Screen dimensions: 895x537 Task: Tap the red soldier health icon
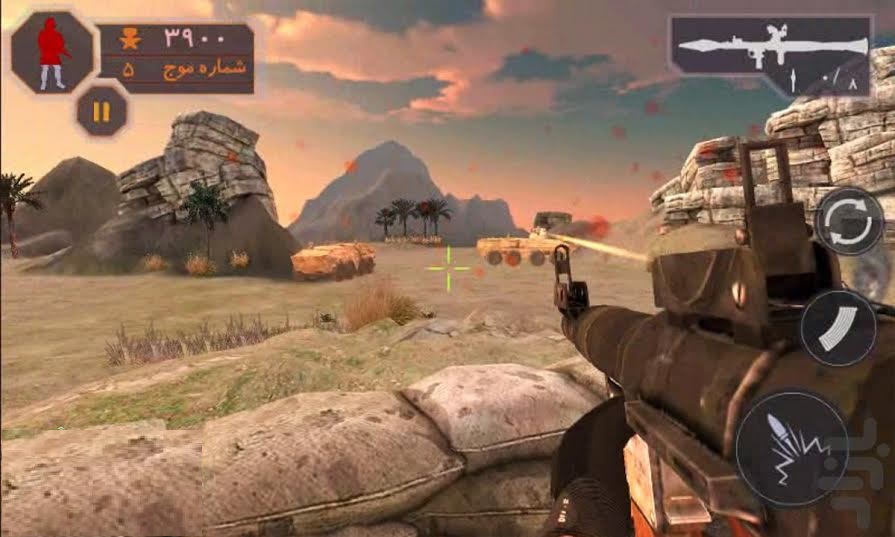[52, 52]
